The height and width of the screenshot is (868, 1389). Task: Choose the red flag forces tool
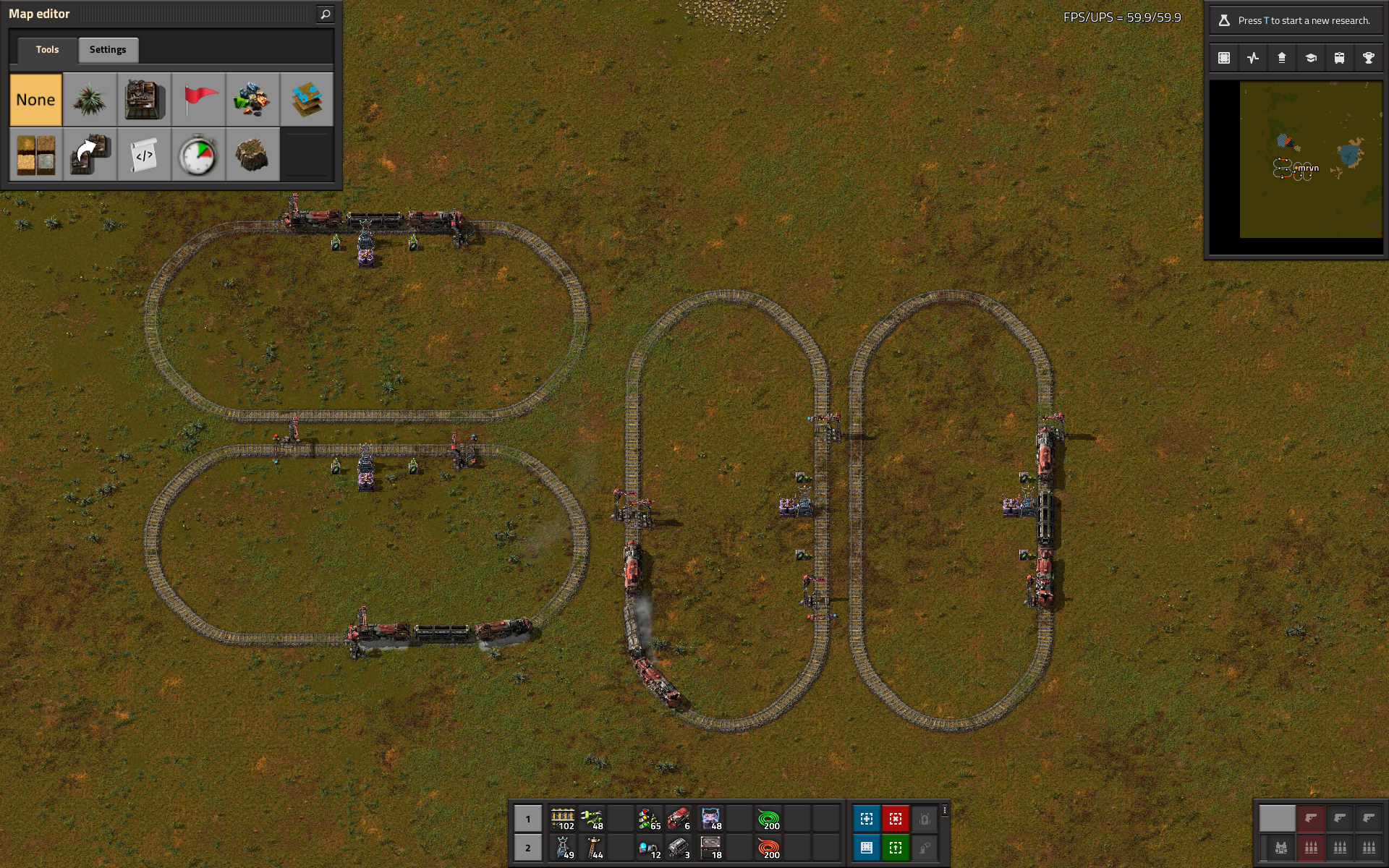point(198,100)
